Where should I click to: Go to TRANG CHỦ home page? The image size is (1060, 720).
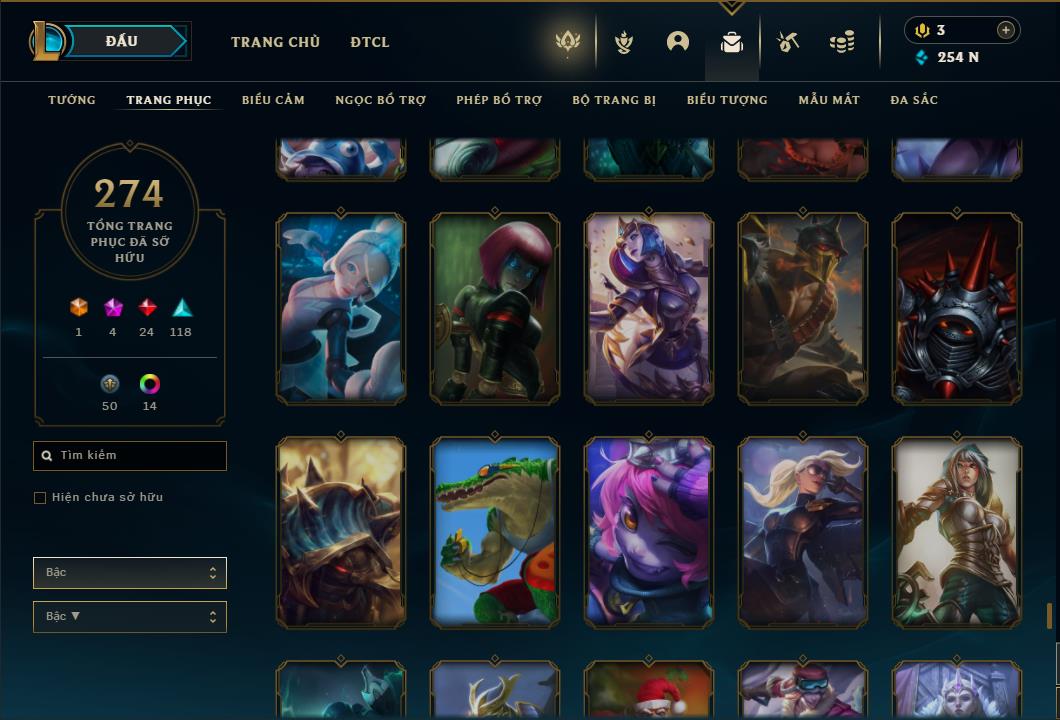pyautogui.click(x=275, y=42)
